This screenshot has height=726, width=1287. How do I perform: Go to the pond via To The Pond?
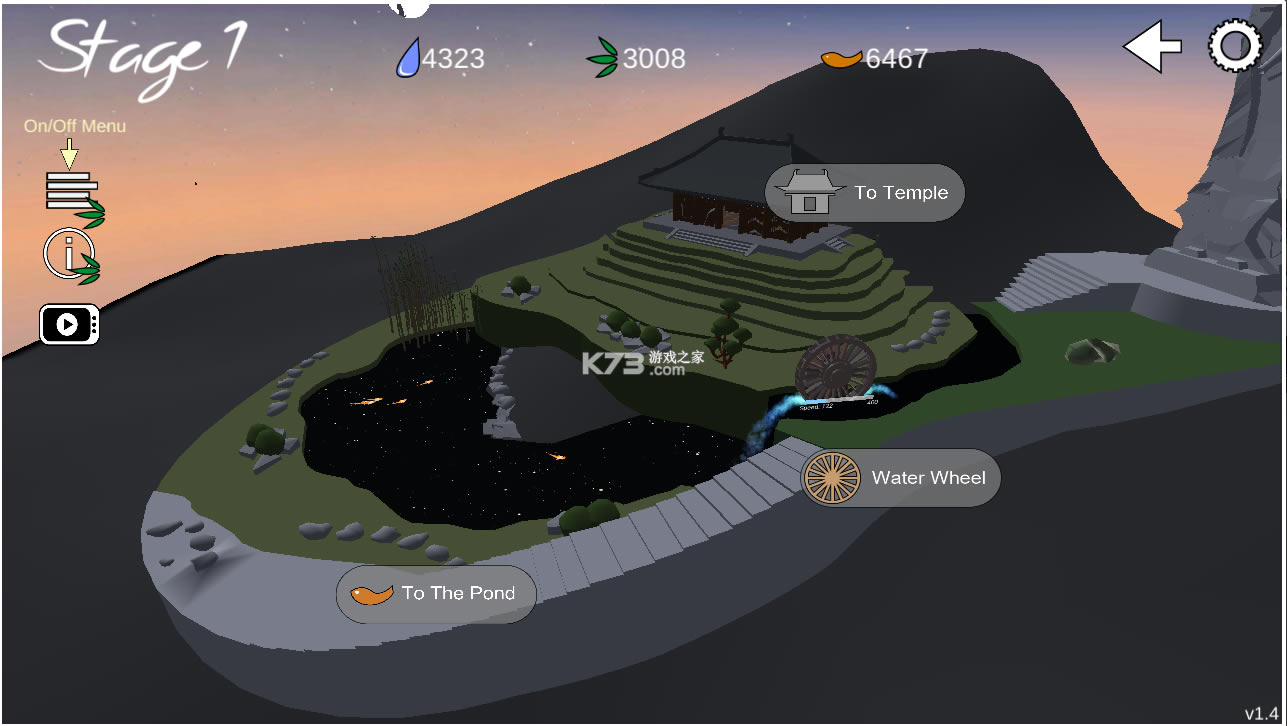[436, 594]
